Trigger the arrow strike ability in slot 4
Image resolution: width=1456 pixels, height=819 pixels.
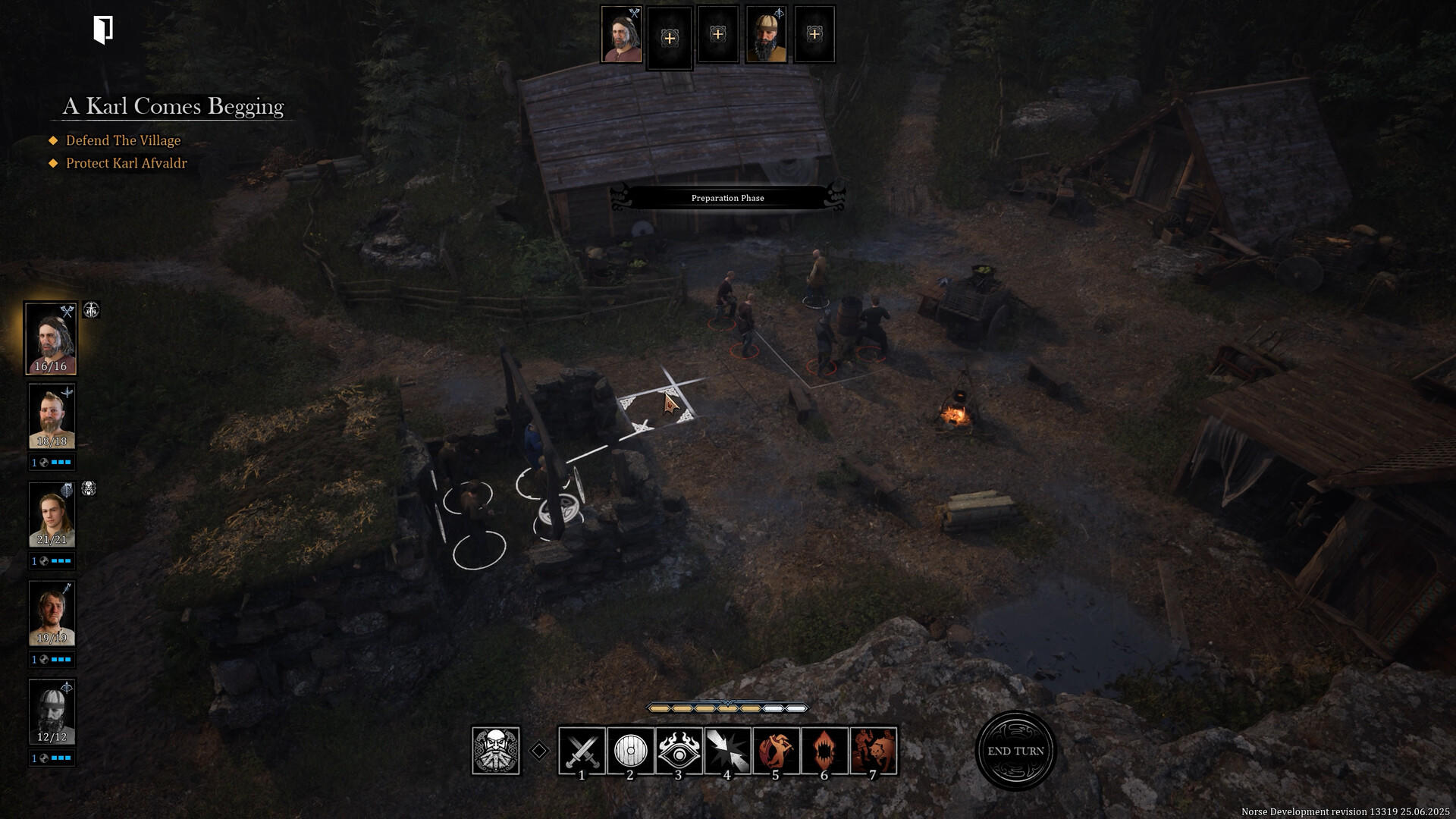727,750
